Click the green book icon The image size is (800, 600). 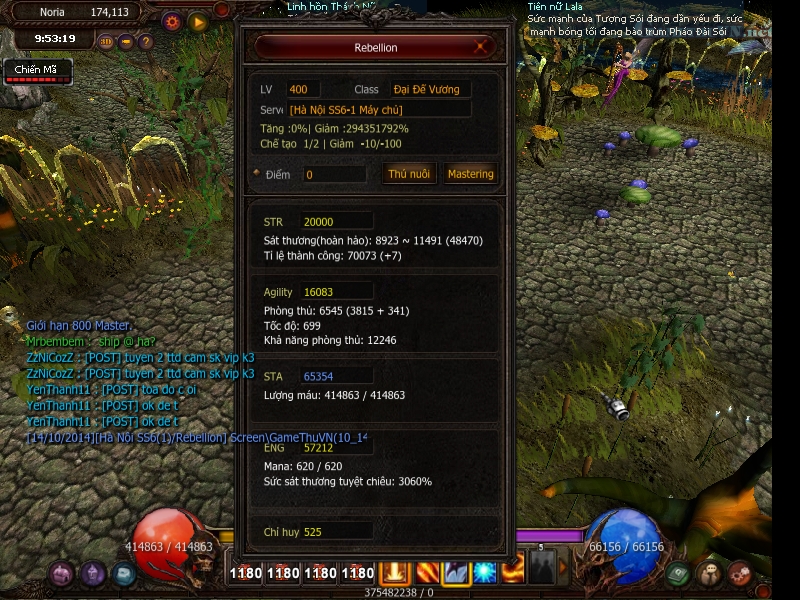tap(680, 574)
